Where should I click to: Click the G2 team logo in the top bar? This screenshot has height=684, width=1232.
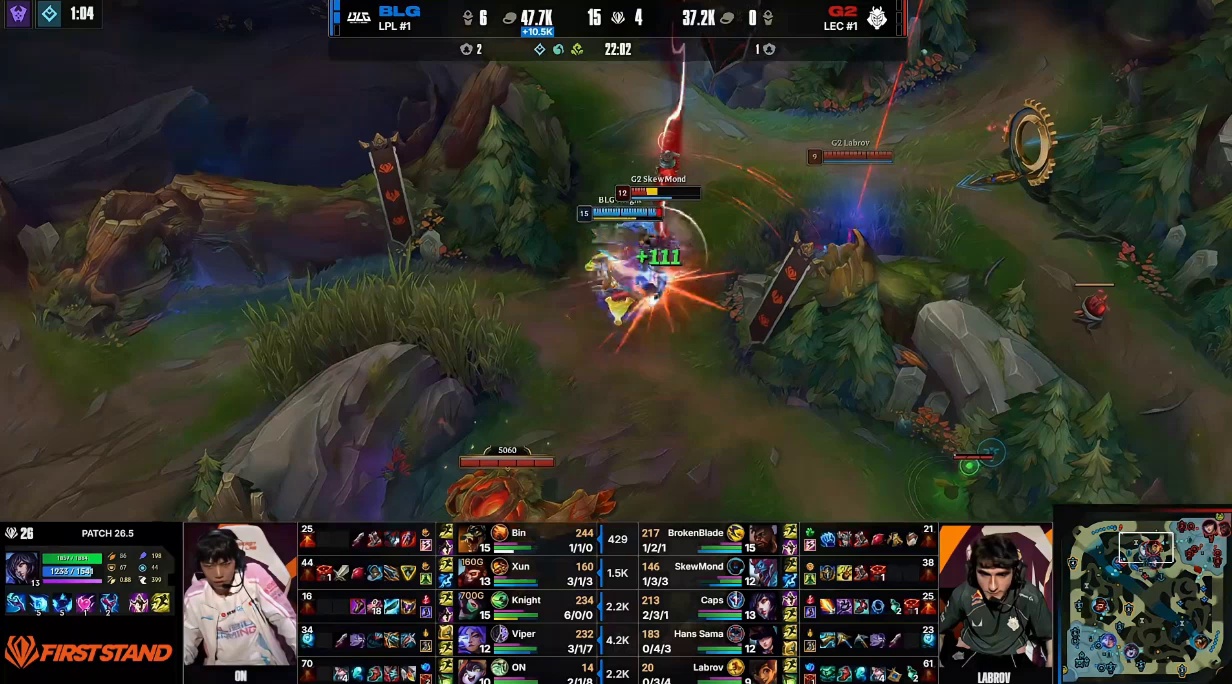876,17
